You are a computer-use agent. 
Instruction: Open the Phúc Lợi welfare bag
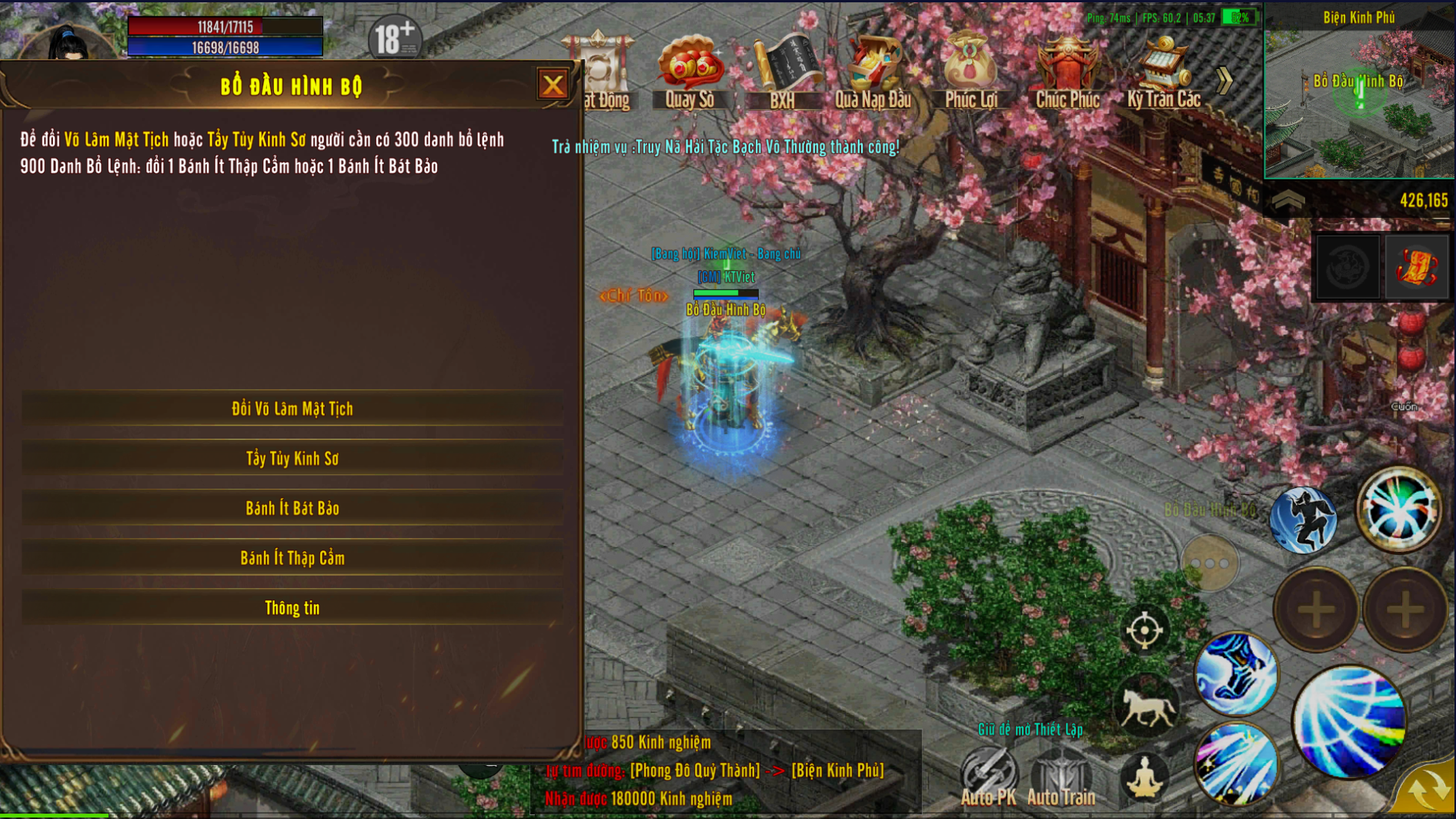[970, 71]
